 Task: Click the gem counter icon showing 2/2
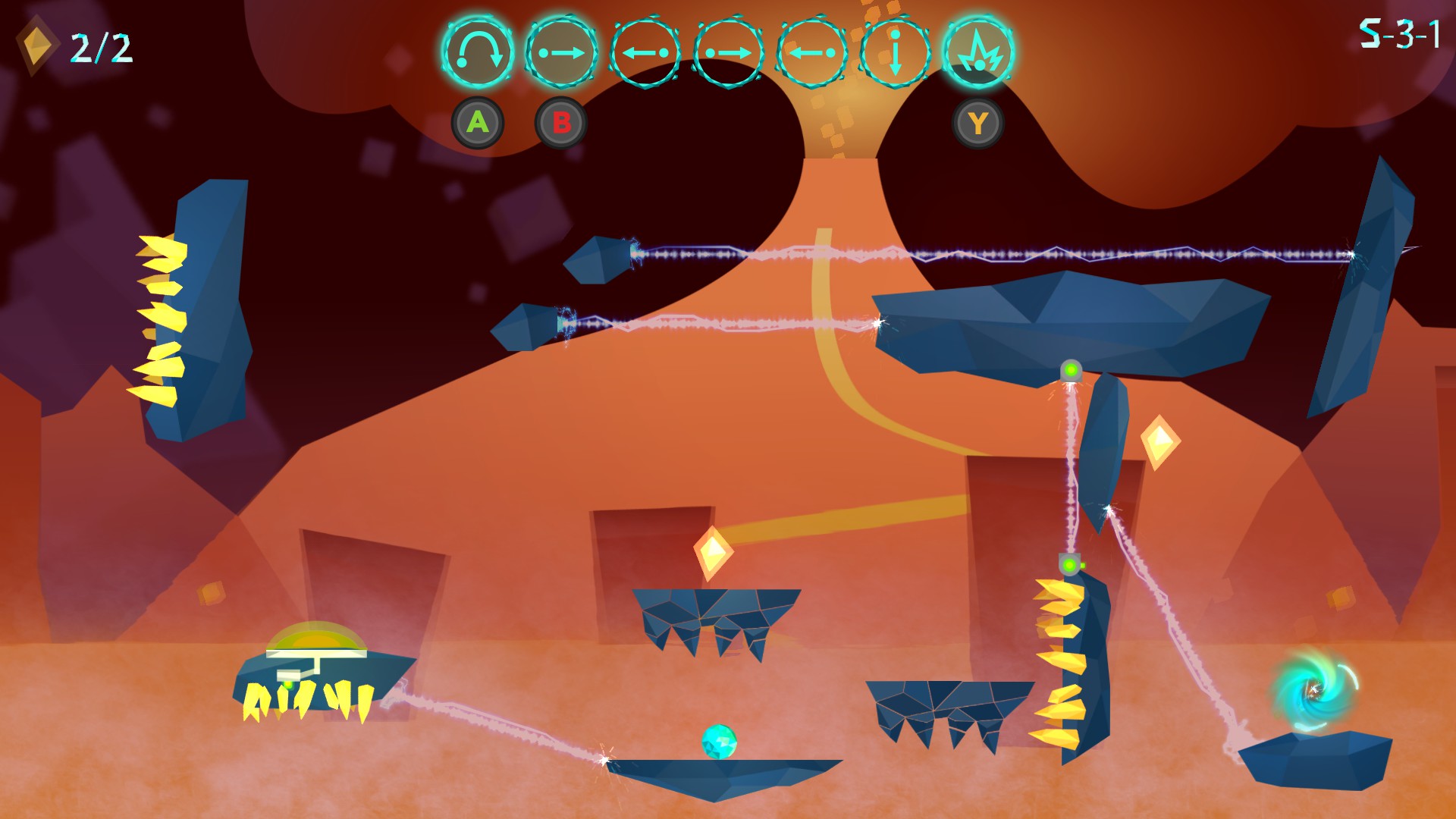point(38,43)
